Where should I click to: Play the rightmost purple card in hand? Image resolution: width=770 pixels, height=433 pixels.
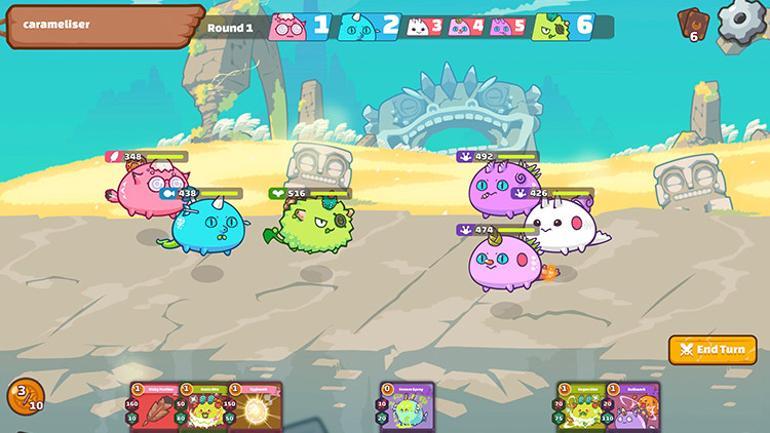click(632, 408)
